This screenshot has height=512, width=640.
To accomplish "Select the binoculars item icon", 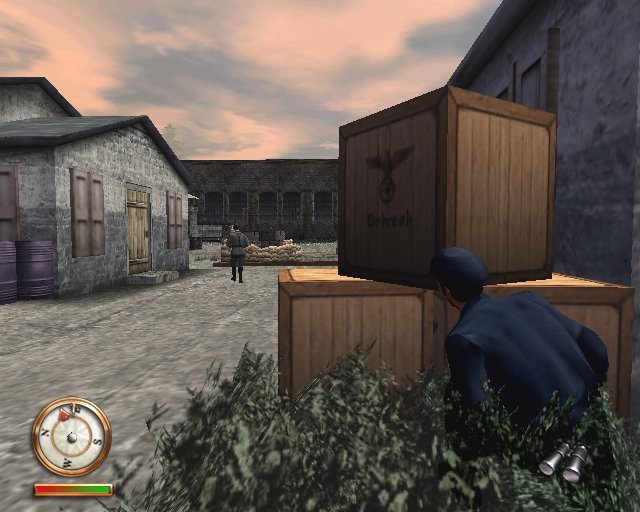I will (563, 460).
